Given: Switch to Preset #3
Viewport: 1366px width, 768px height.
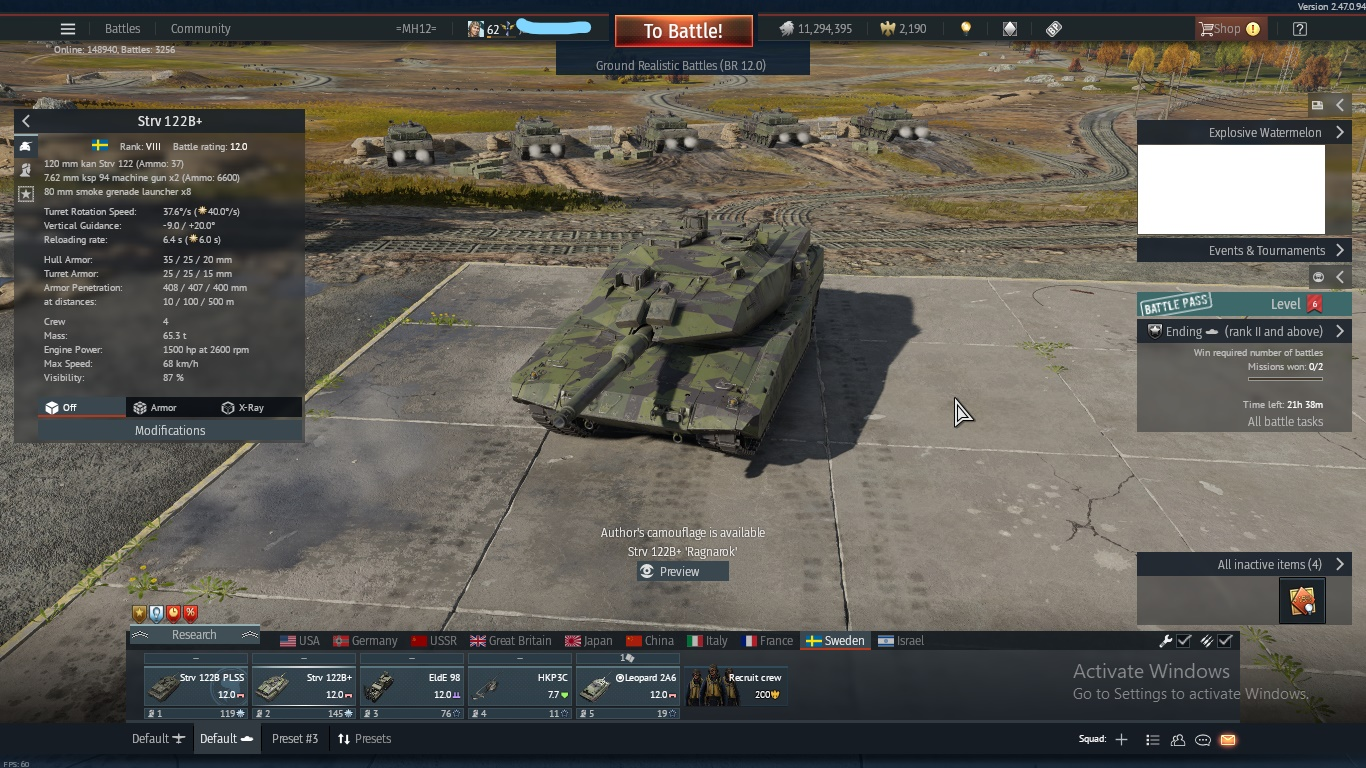Looking at the screenshot, I should click(295, 739).
